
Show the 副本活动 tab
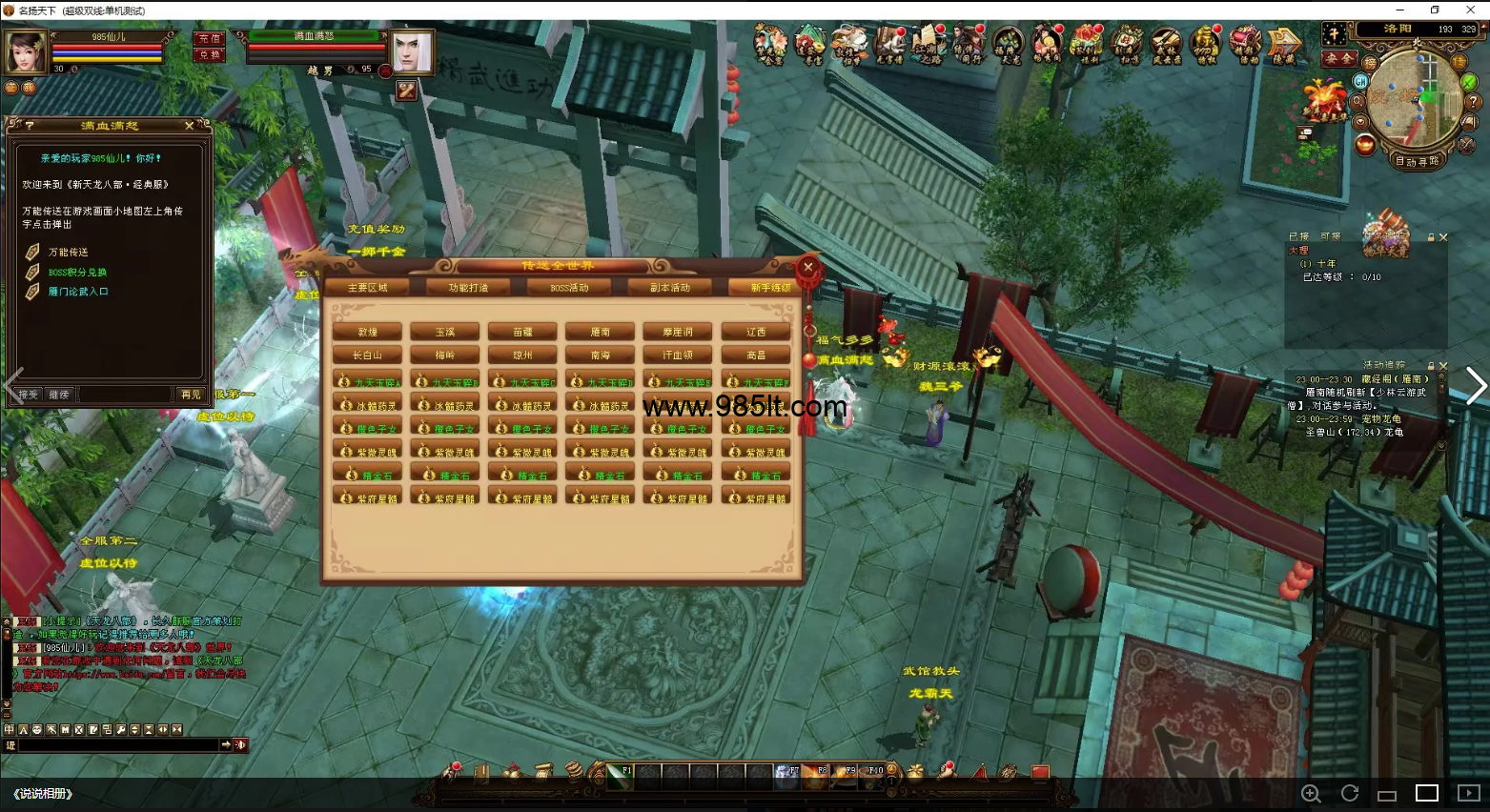[x=669, y=287]
